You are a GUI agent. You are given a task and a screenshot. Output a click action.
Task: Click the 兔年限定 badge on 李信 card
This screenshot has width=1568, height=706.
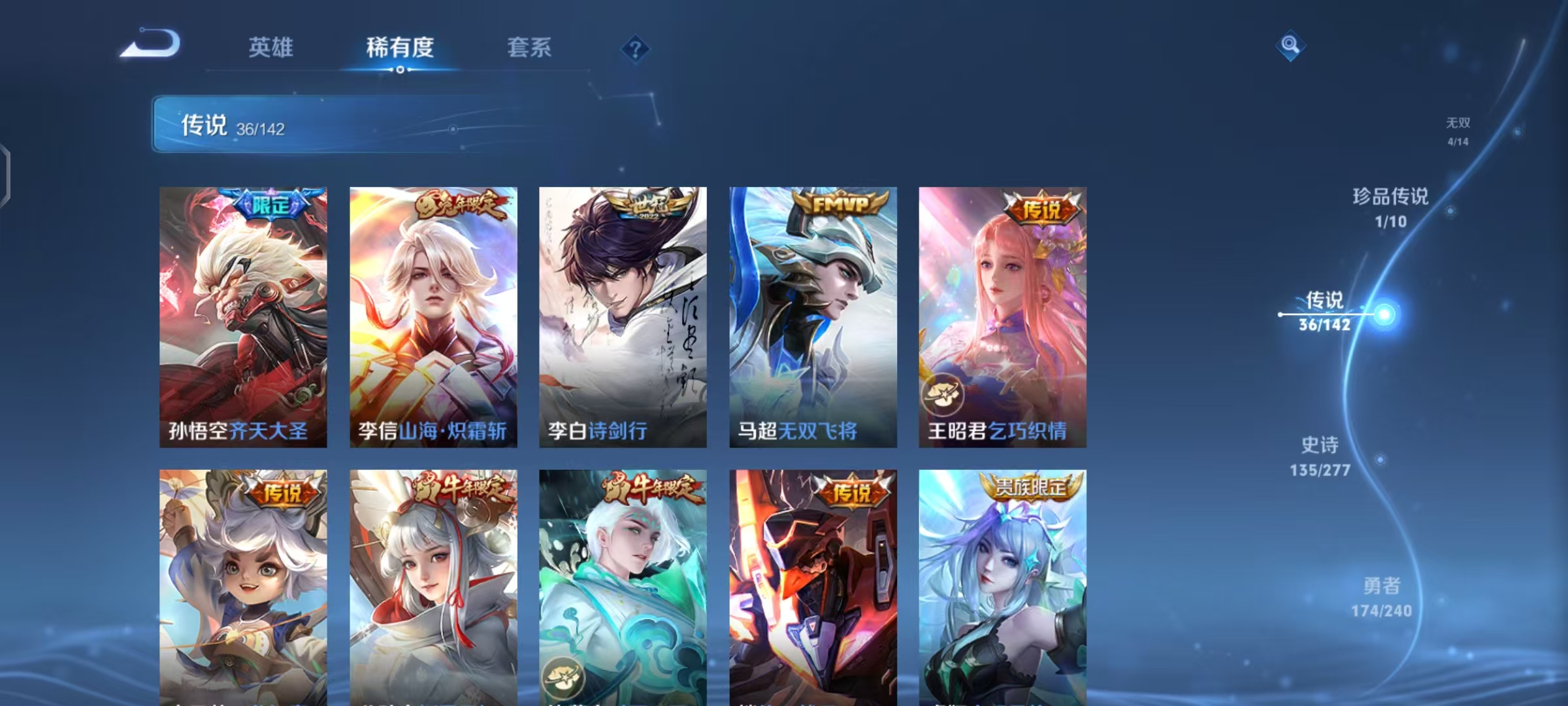[463, 205]
